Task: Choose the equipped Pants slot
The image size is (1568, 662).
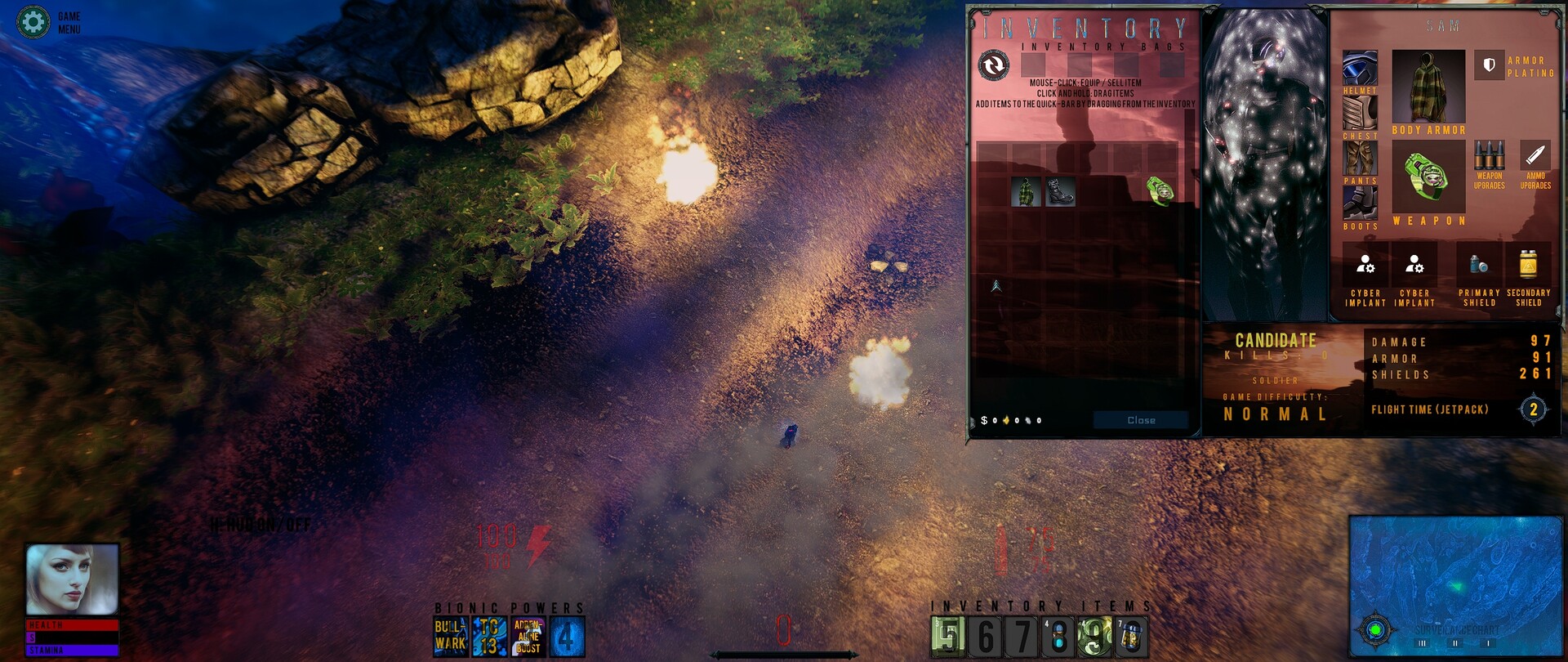Action: [1360, 158]
